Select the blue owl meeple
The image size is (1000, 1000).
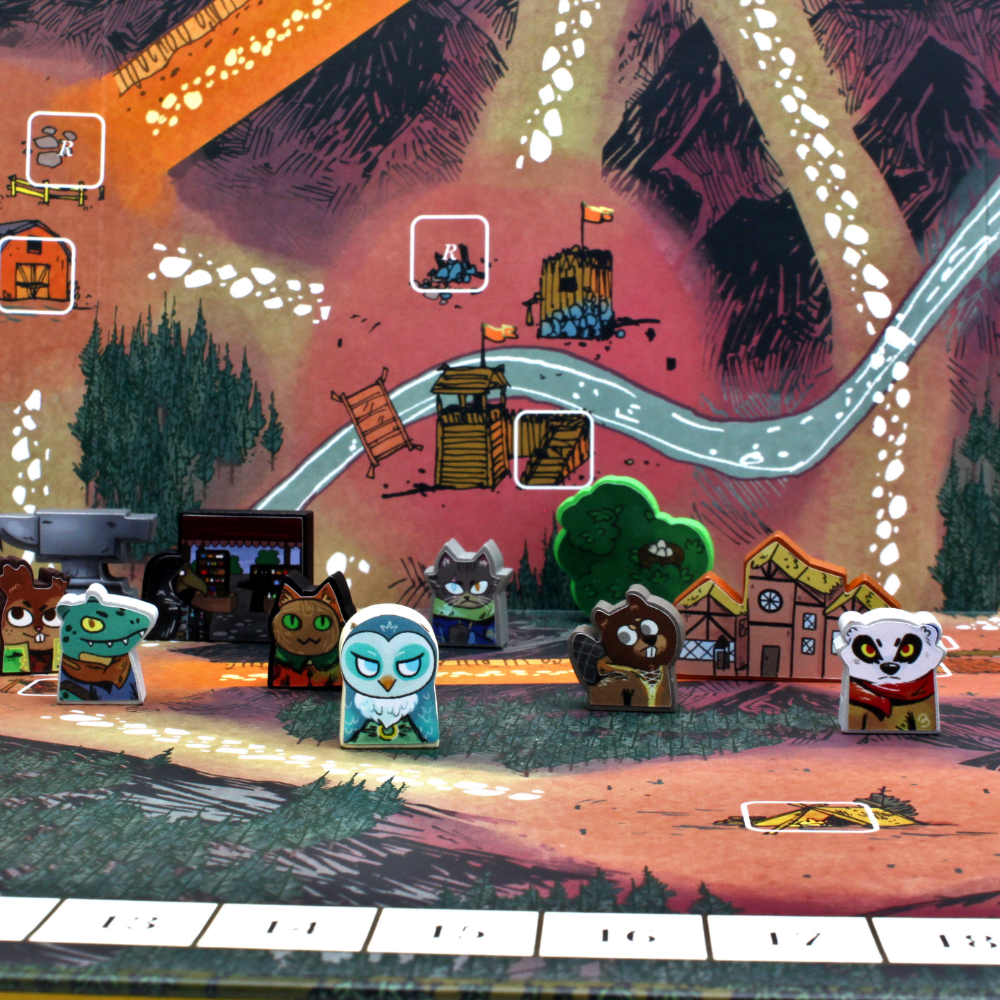click(x=388, y=676)
